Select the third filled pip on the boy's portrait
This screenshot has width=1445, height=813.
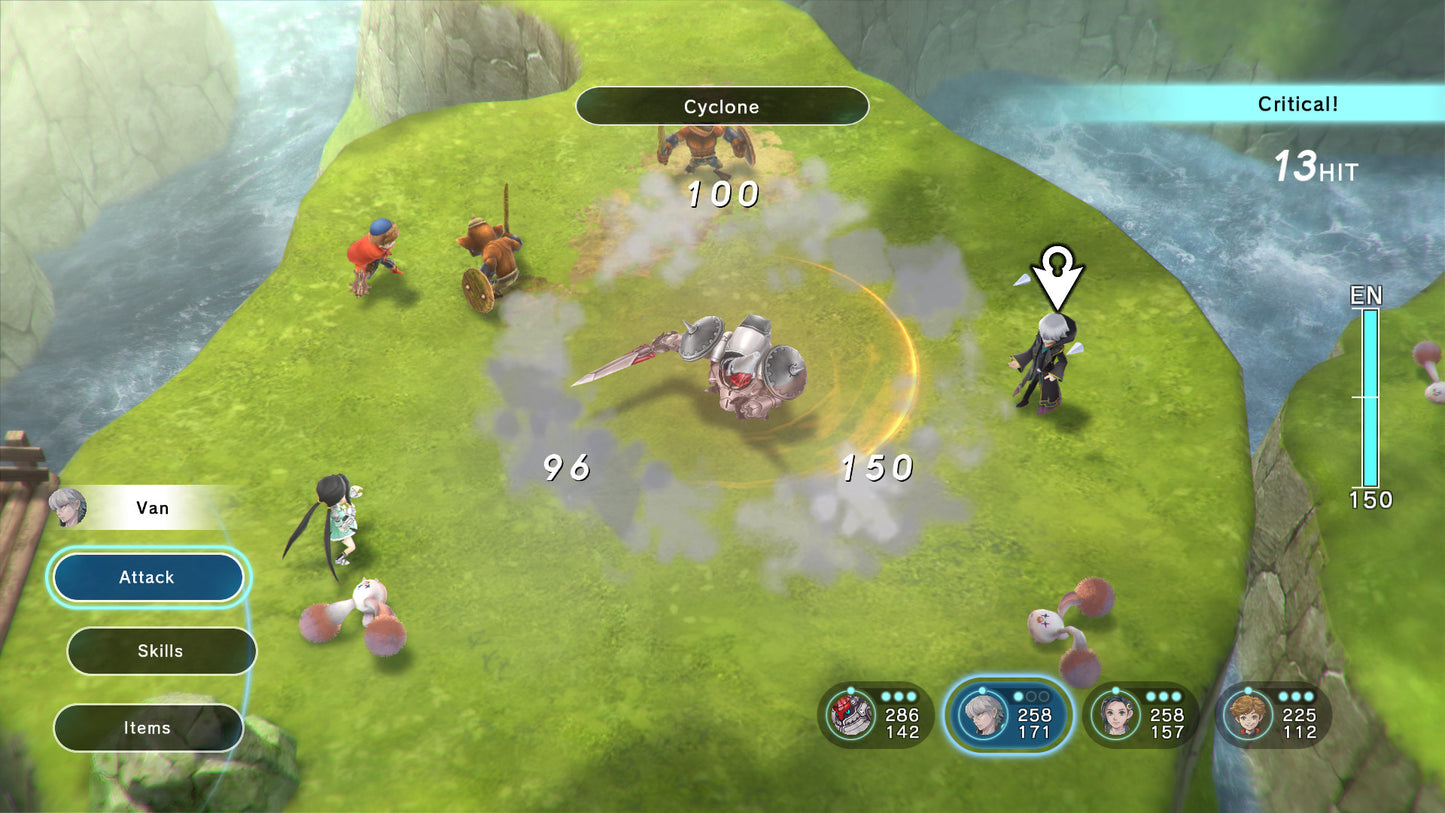click(1308, 697)
